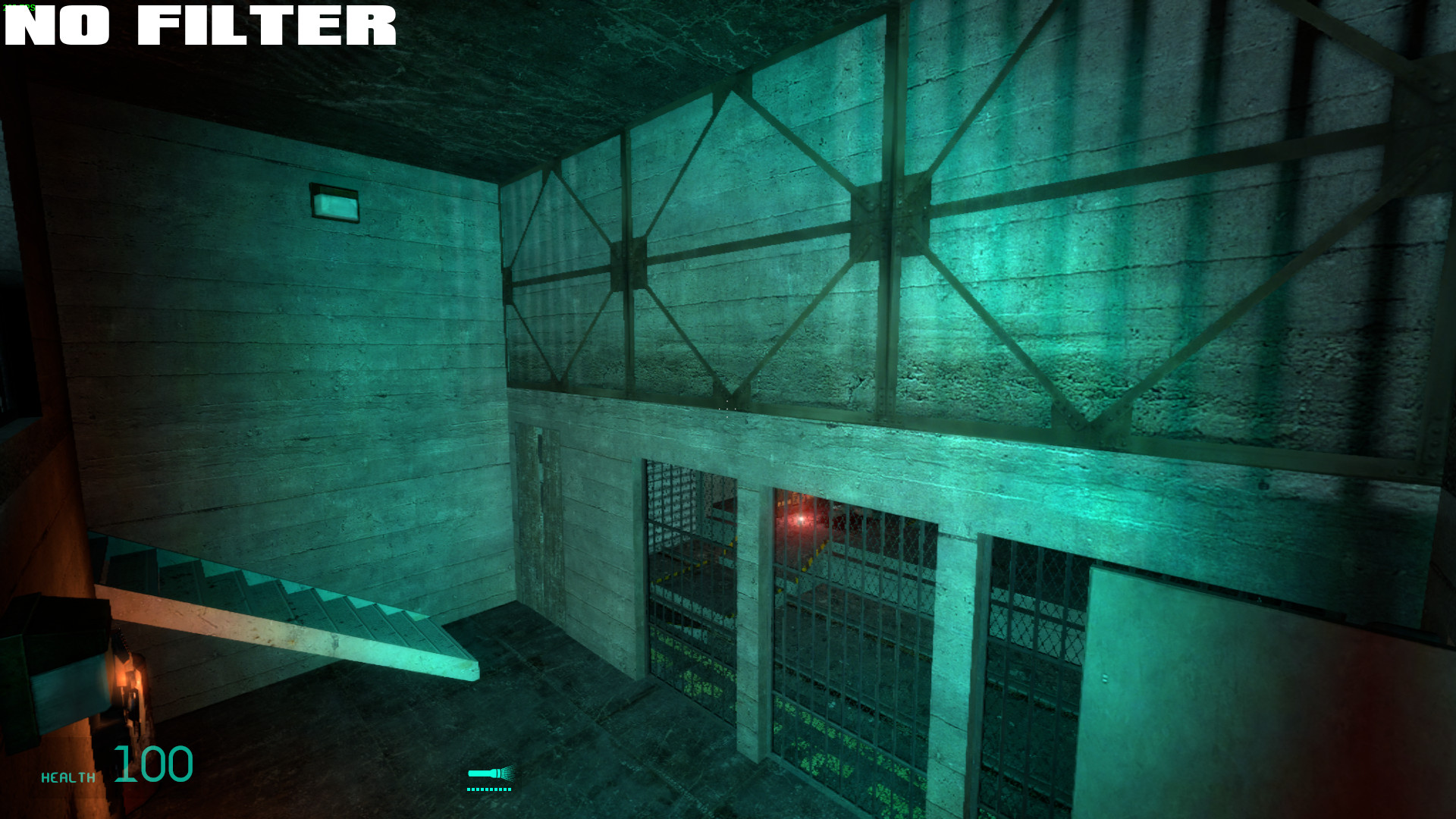The height and width of the screenshot is (819, 1456).
Task: Click the flashlight battery level meter
Action: (x=490, y=791)
